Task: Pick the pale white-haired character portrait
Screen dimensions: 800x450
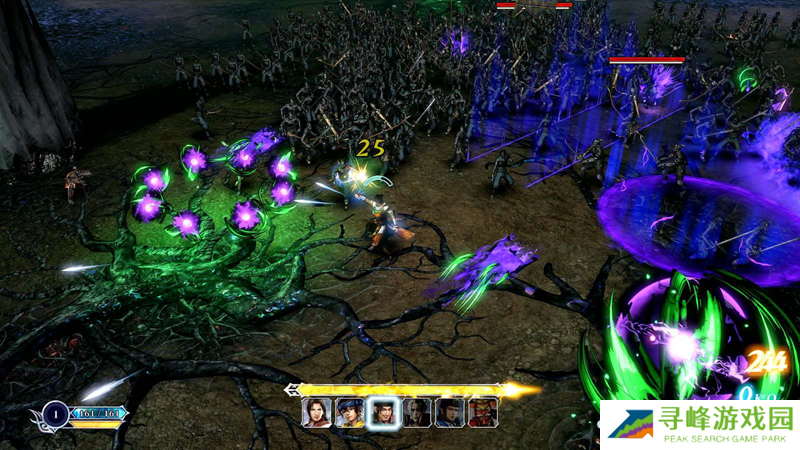Action: [416, 412]
